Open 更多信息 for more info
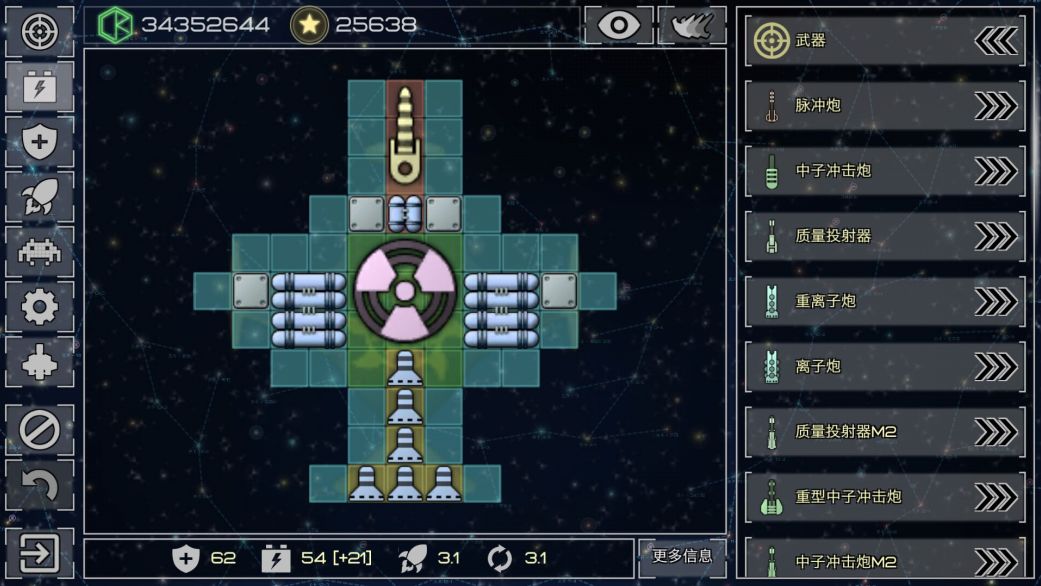This screenshot has height=586, width=1041. pos(682,556)
